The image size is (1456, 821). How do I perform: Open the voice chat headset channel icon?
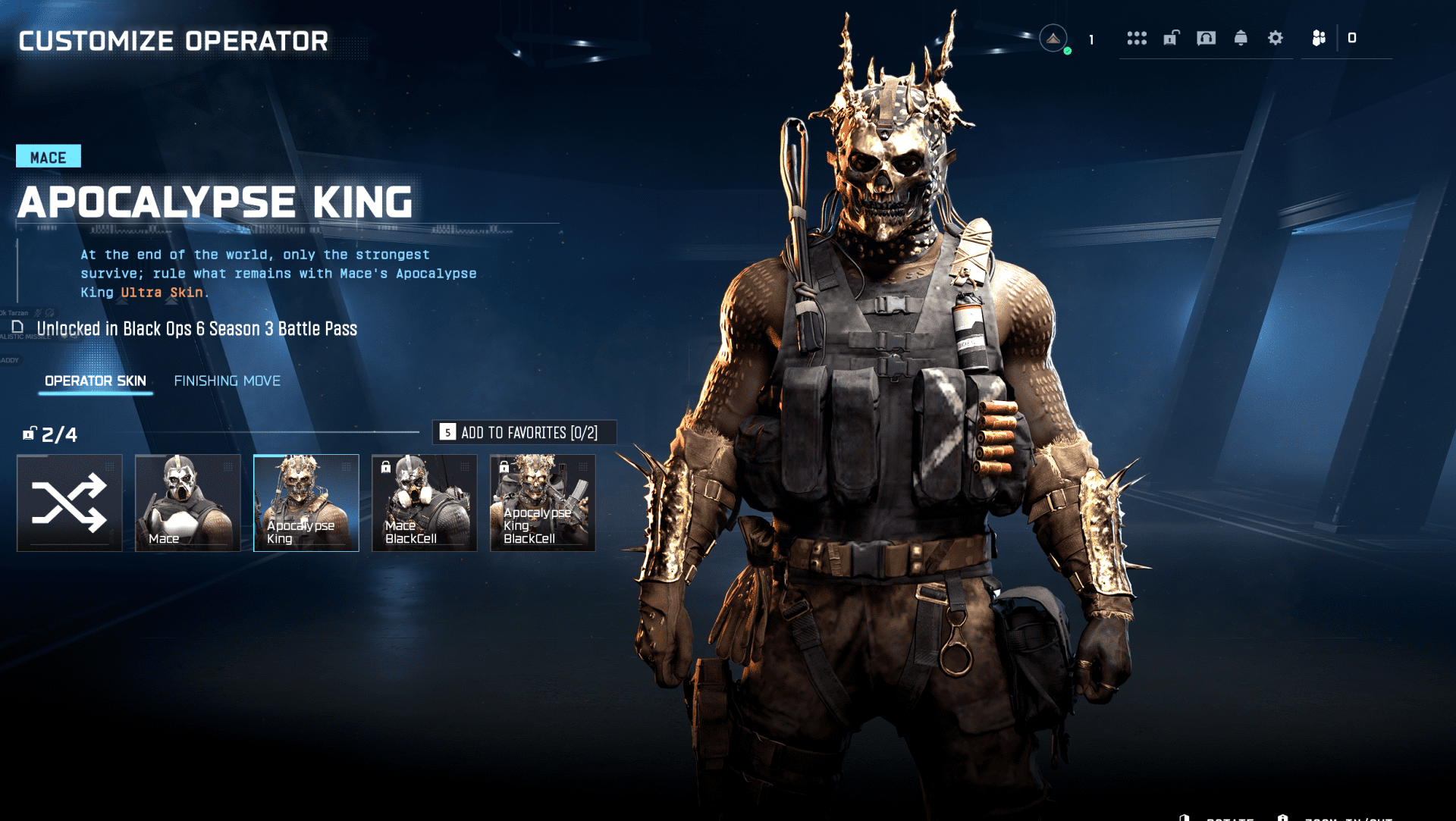[x=1206, y=38]
